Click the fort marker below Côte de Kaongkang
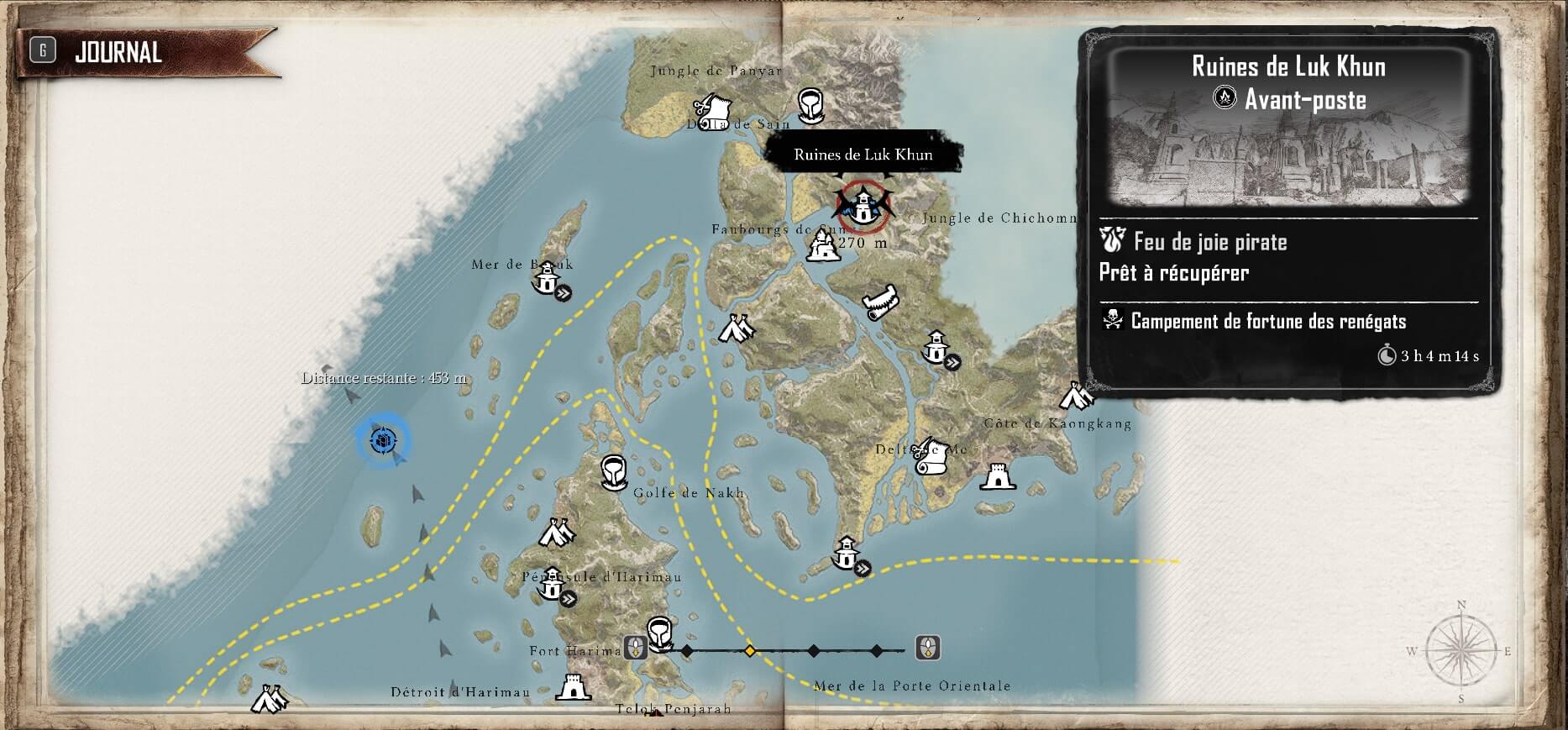This screenshot has width=1568, height=730. [997, 476]
